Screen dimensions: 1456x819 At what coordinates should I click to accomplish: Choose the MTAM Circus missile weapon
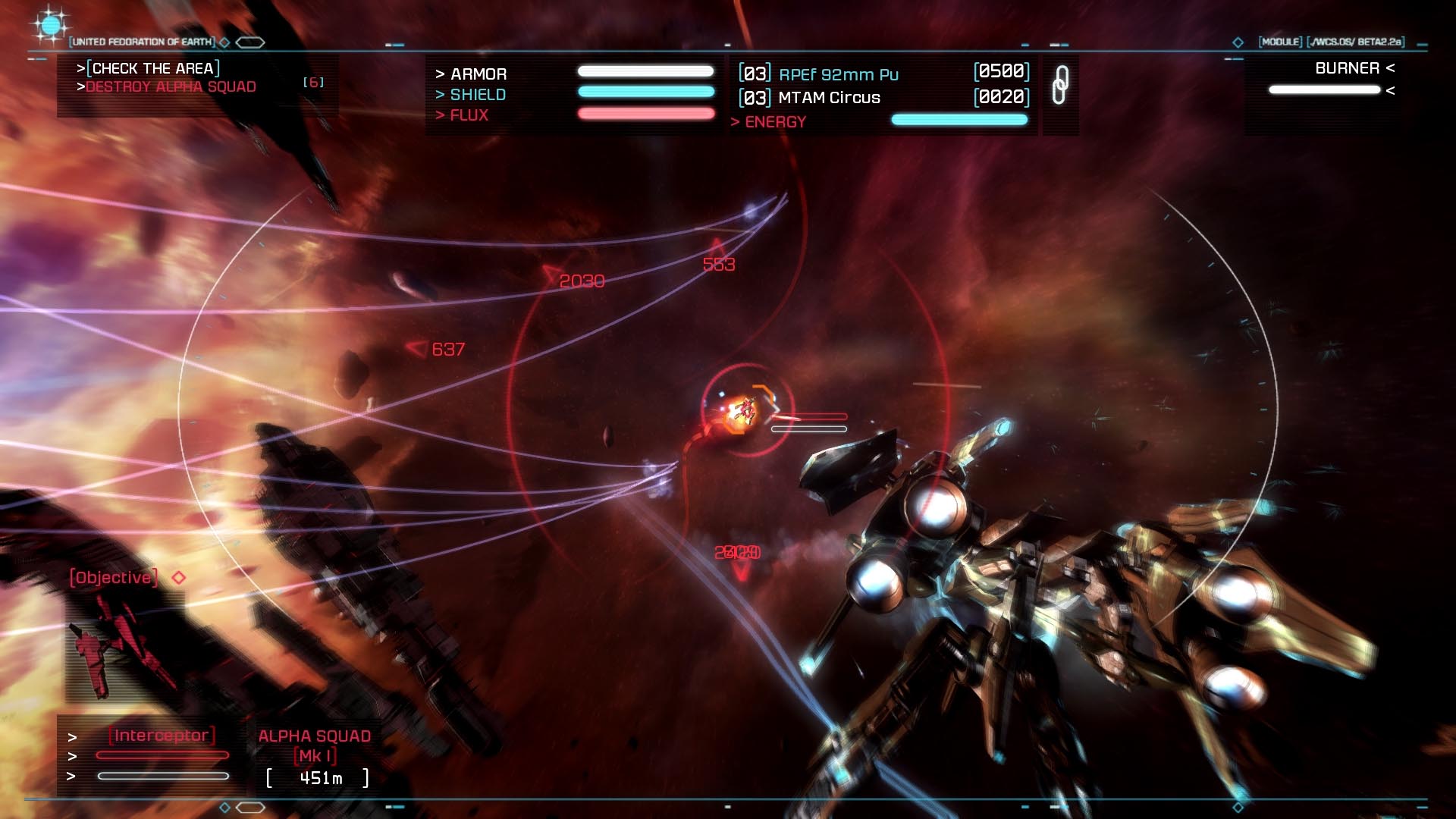click(829, 98)
